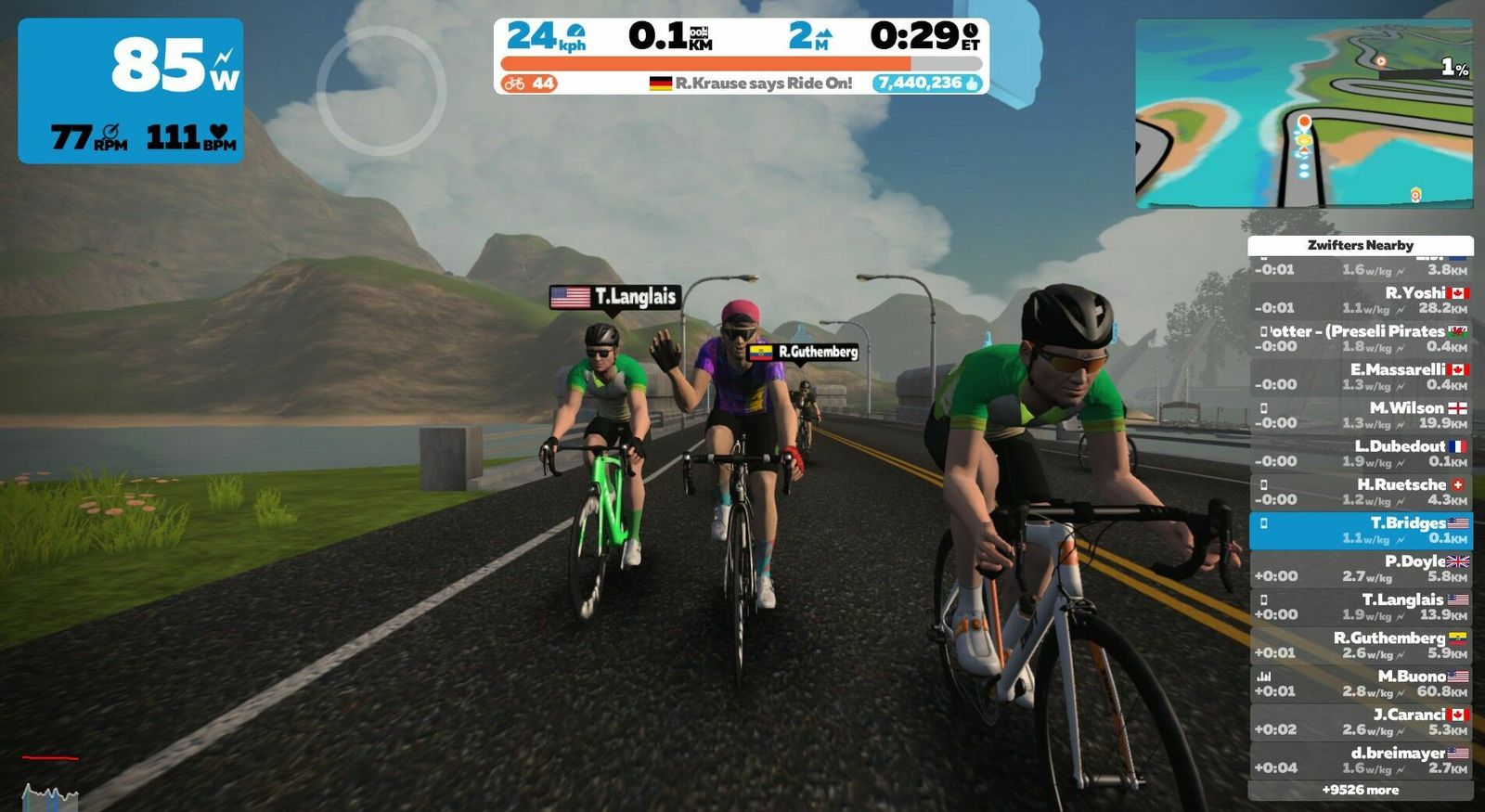Viewport: 1485px width, 812px height.
Task: Select R.Guthemberg's row in the nearby riders list
Action: [x=1361, y=645]
